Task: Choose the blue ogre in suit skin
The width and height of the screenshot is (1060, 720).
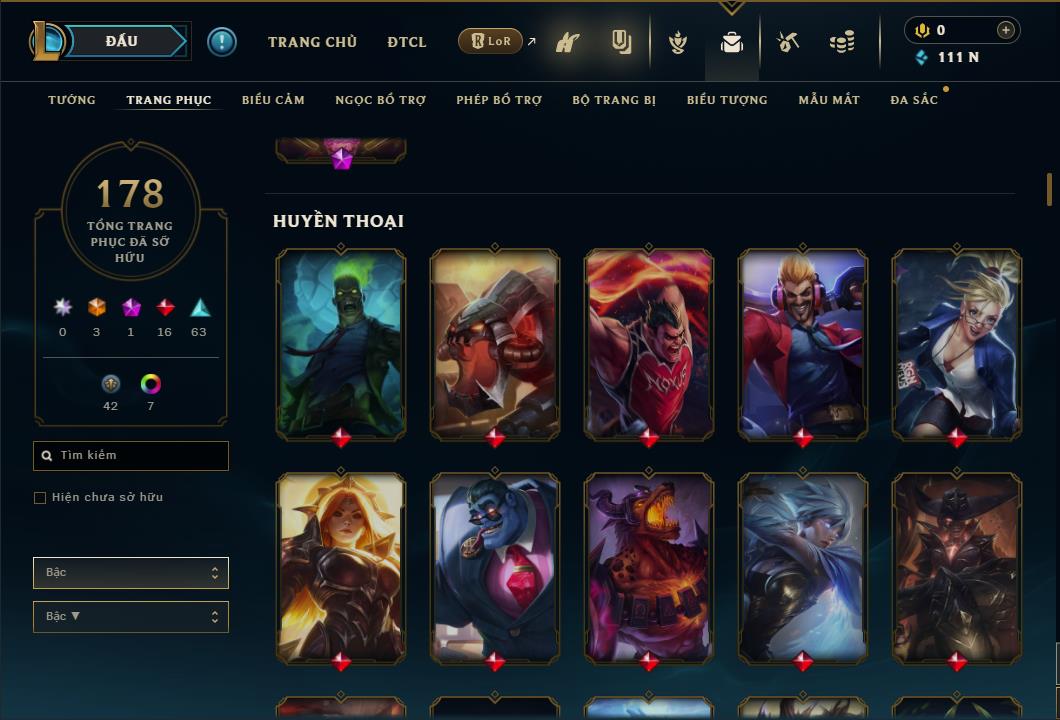Action: coord(495,567)
